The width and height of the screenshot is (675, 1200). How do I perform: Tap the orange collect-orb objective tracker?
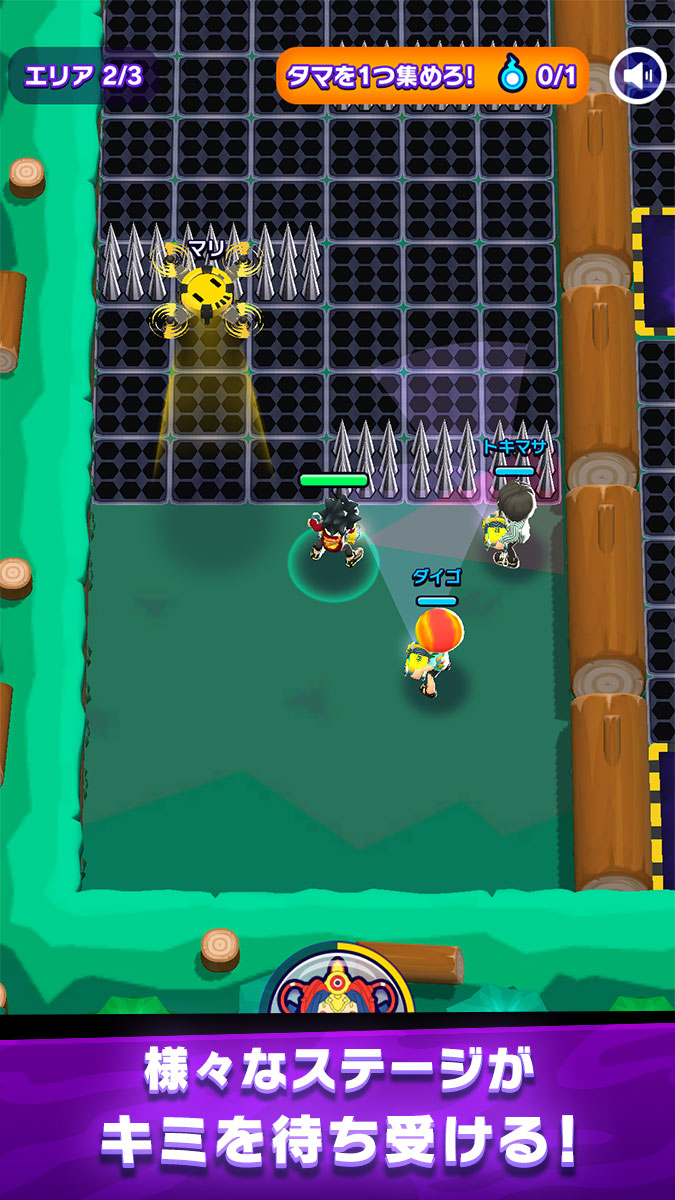(432, 76)
